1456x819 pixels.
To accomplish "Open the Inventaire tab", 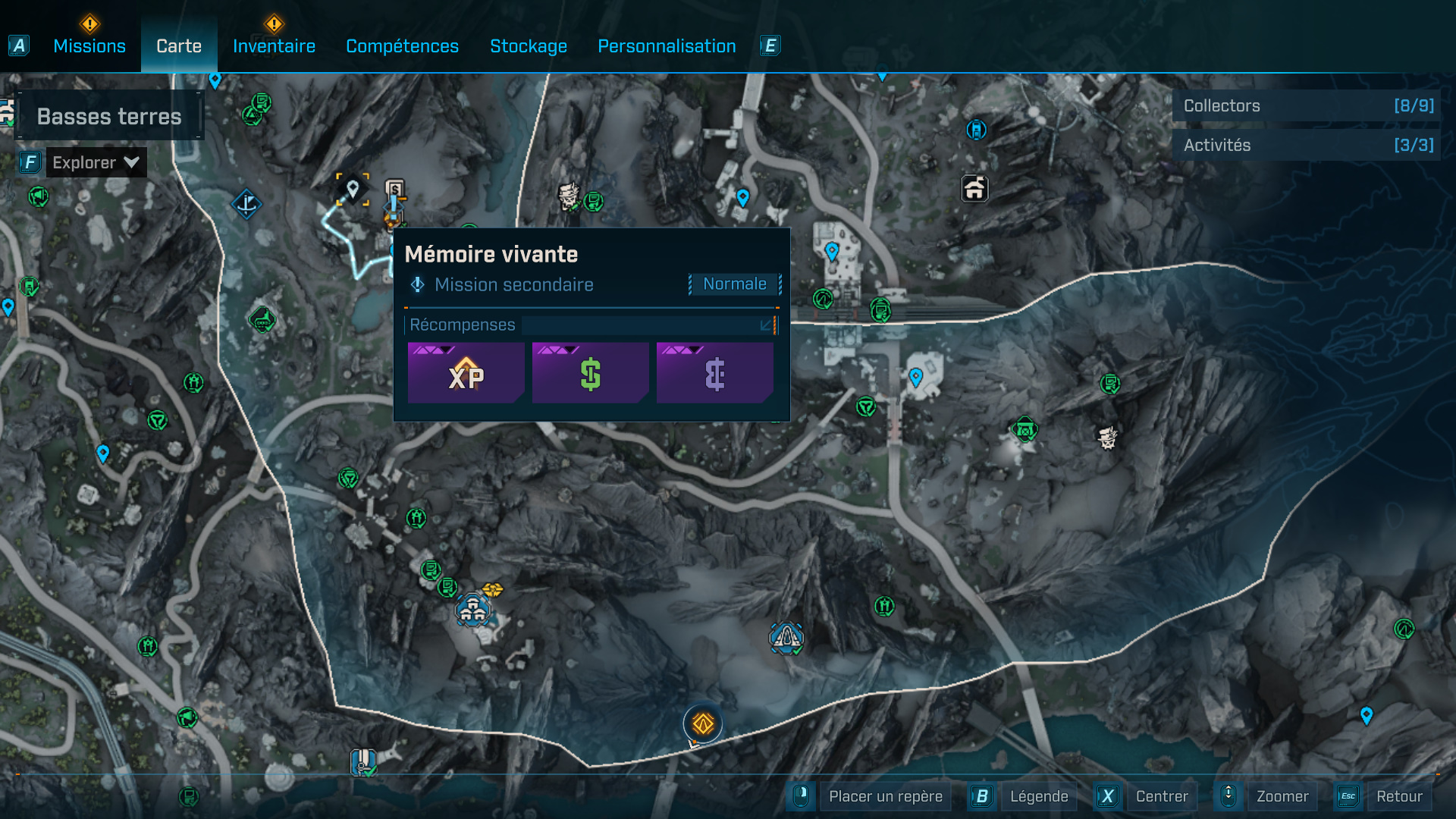I will [x=274, y=46].
